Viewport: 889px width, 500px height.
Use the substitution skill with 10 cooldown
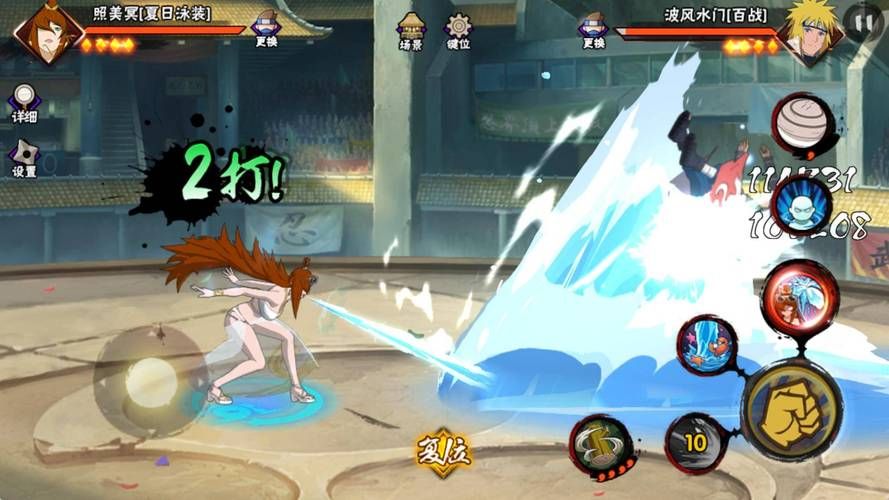[695, 442]
